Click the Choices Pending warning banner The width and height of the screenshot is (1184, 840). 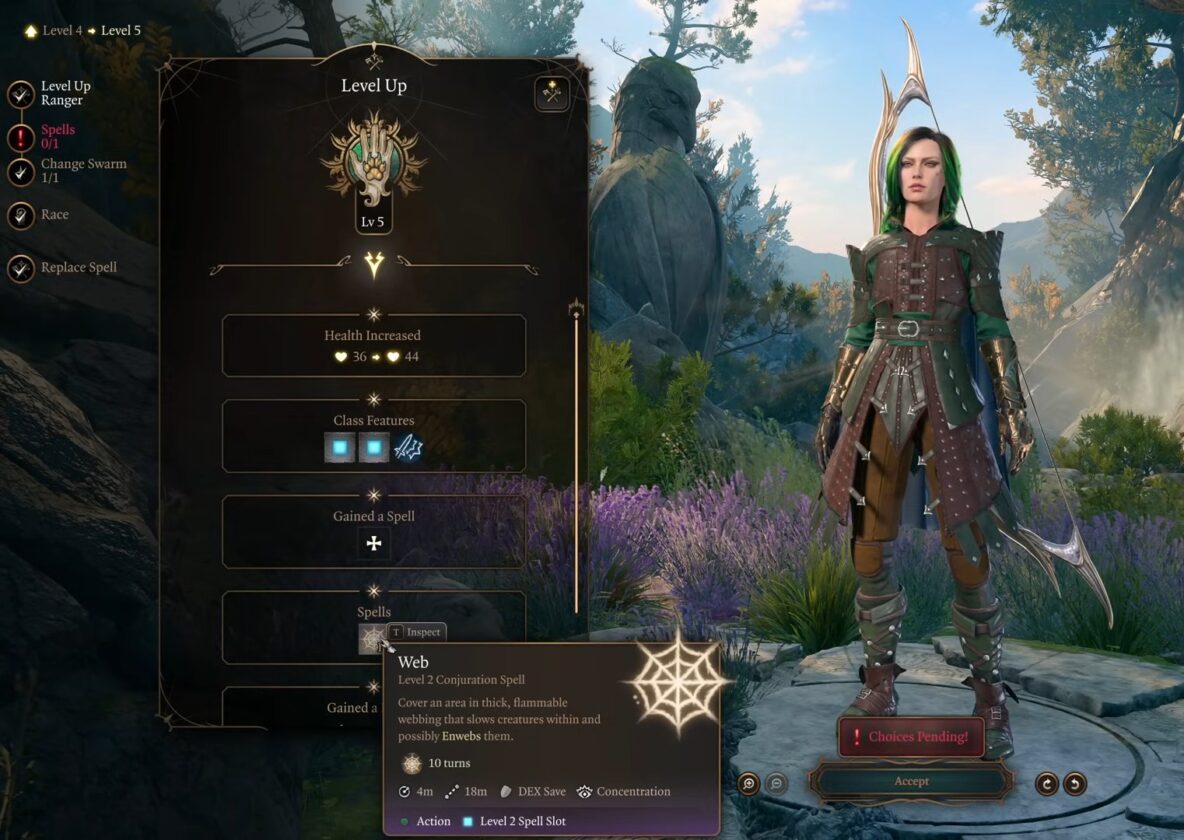(x=911, y=737)
